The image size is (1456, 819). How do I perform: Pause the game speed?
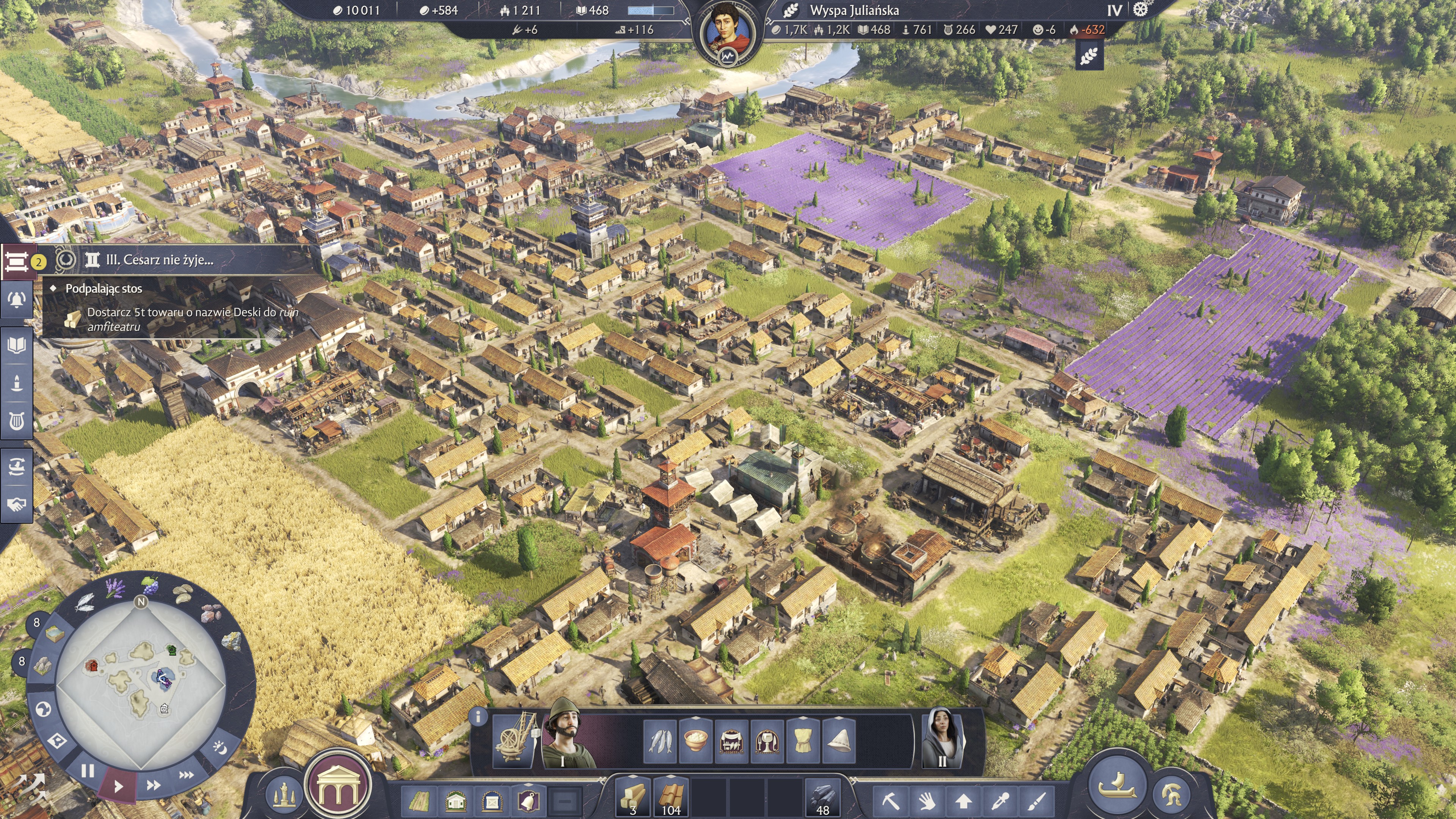88,770
